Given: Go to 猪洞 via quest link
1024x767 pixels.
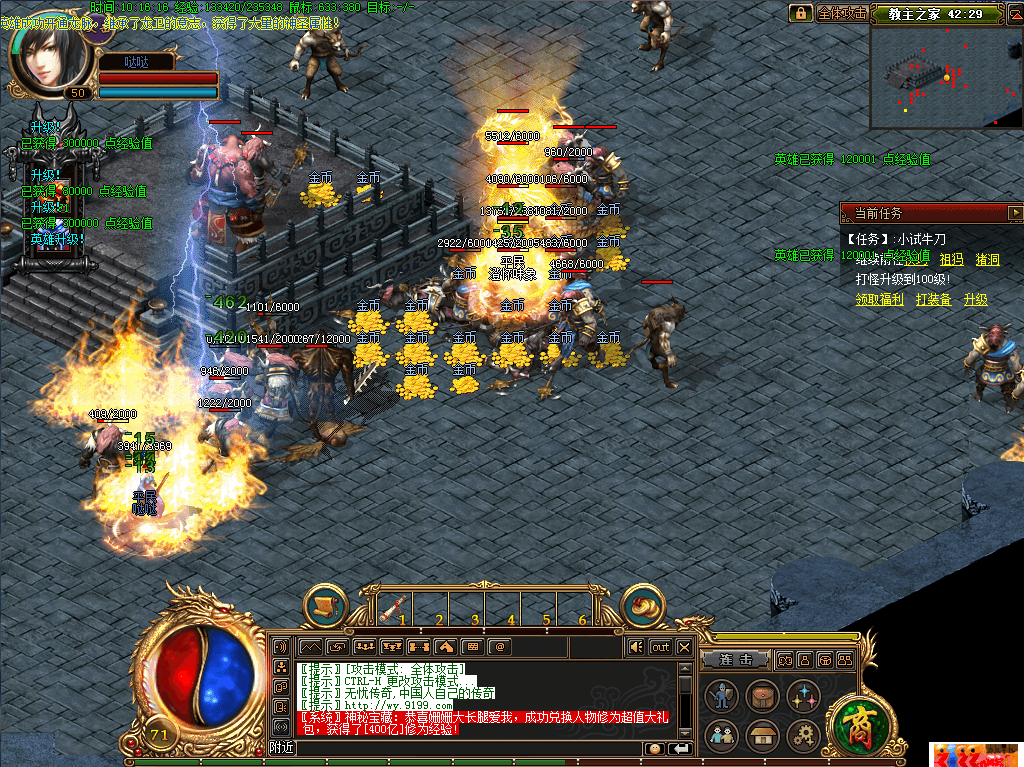Looking at the screenshot, I should (x=987, y=259).
